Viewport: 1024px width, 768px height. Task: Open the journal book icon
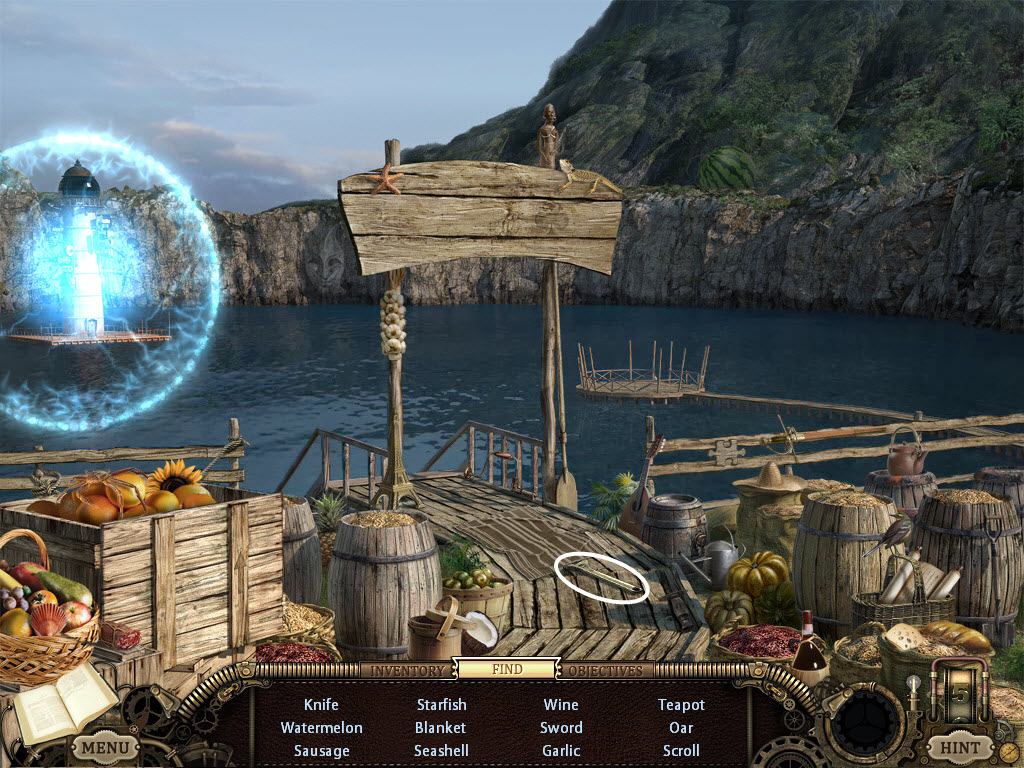point(63,701)
